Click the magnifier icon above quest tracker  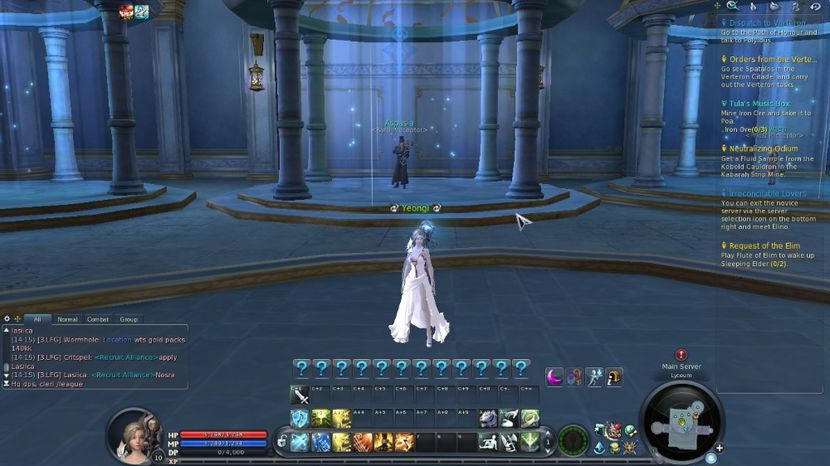pos(732,7)
